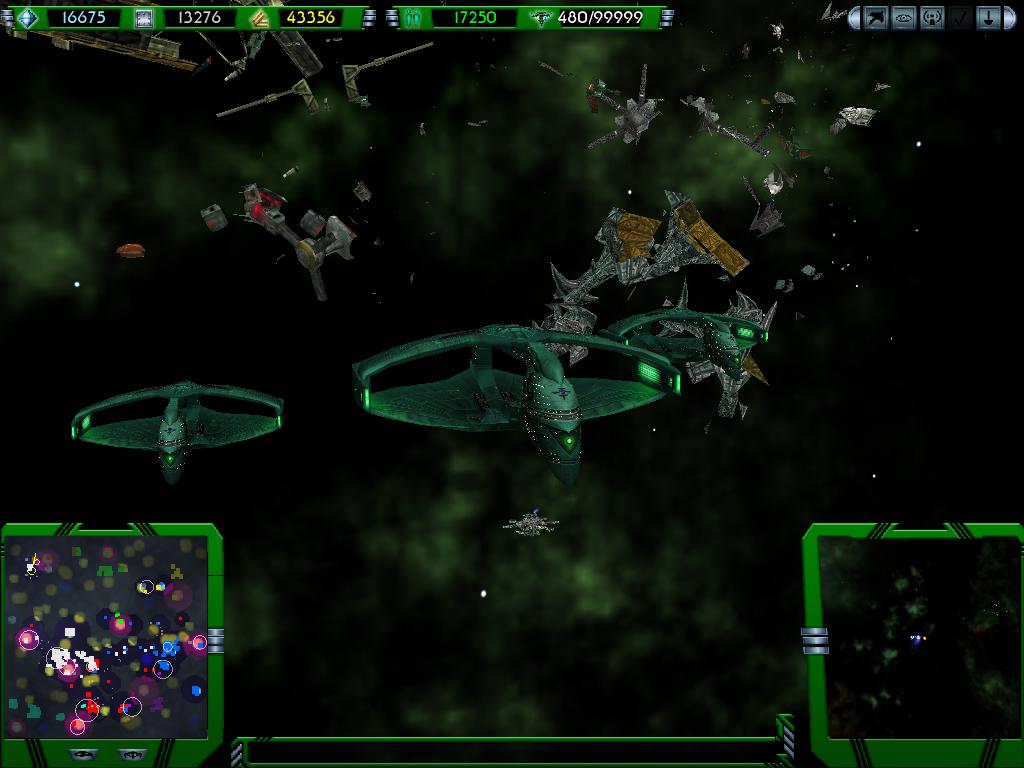
Task: Click the right button below minimap
Action: coord(130,755)
